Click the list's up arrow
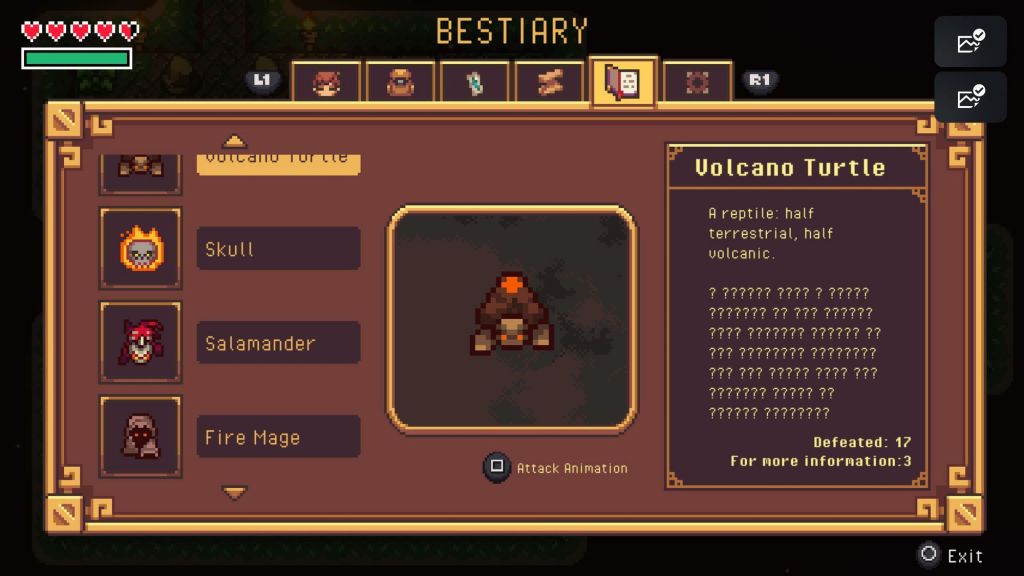This screenshot has height=576, width=1024. (x=234, y=142)
